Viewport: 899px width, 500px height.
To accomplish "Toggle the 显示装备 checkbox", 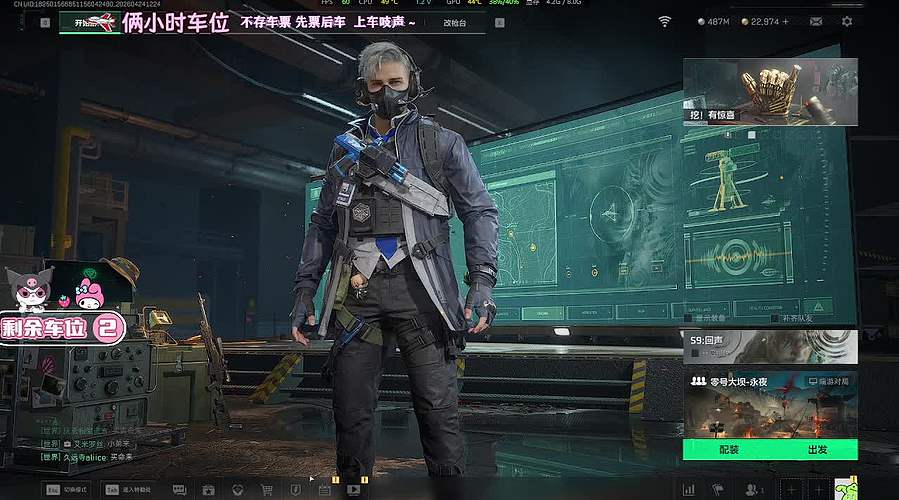I will coord(689,318).
